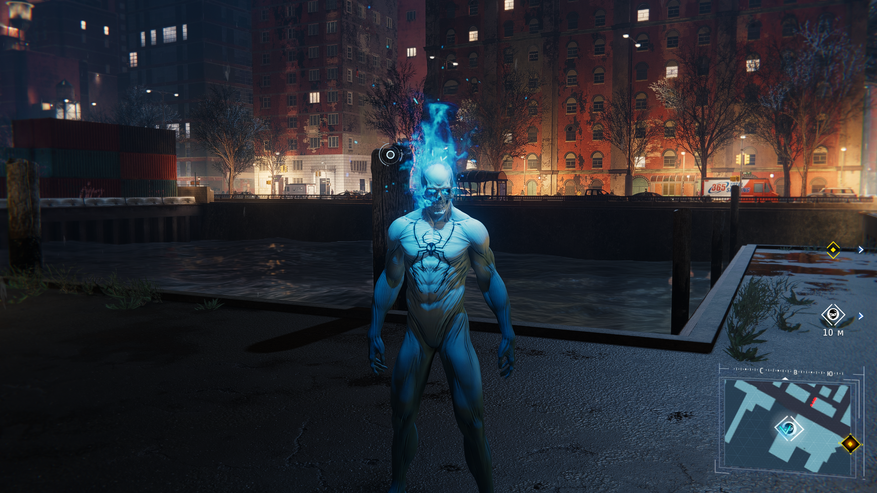Click the player position marker on minimap

[789, 429]
